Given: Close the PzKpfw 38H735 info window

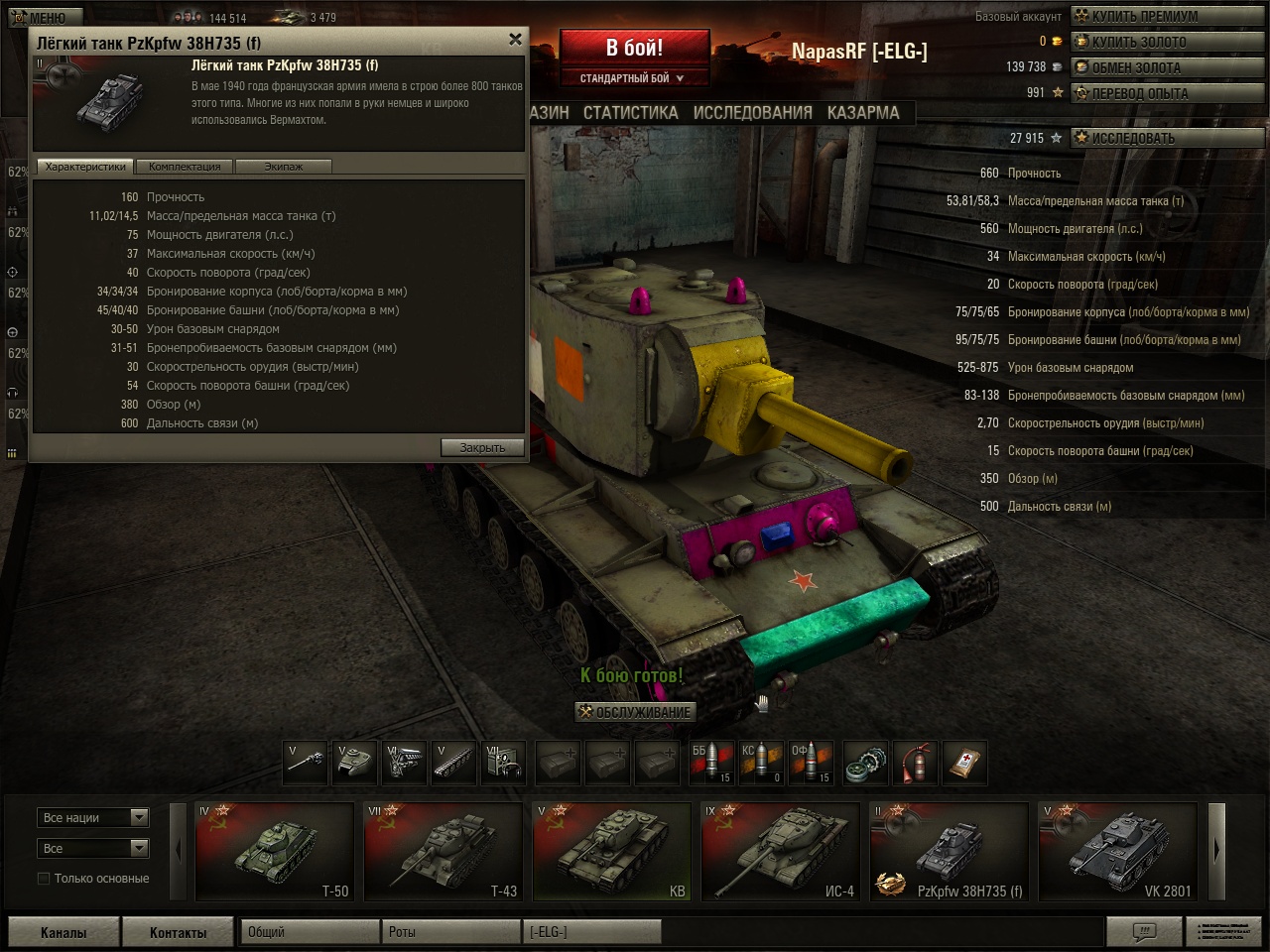Looking at the screenshot, I should (515, 40).
